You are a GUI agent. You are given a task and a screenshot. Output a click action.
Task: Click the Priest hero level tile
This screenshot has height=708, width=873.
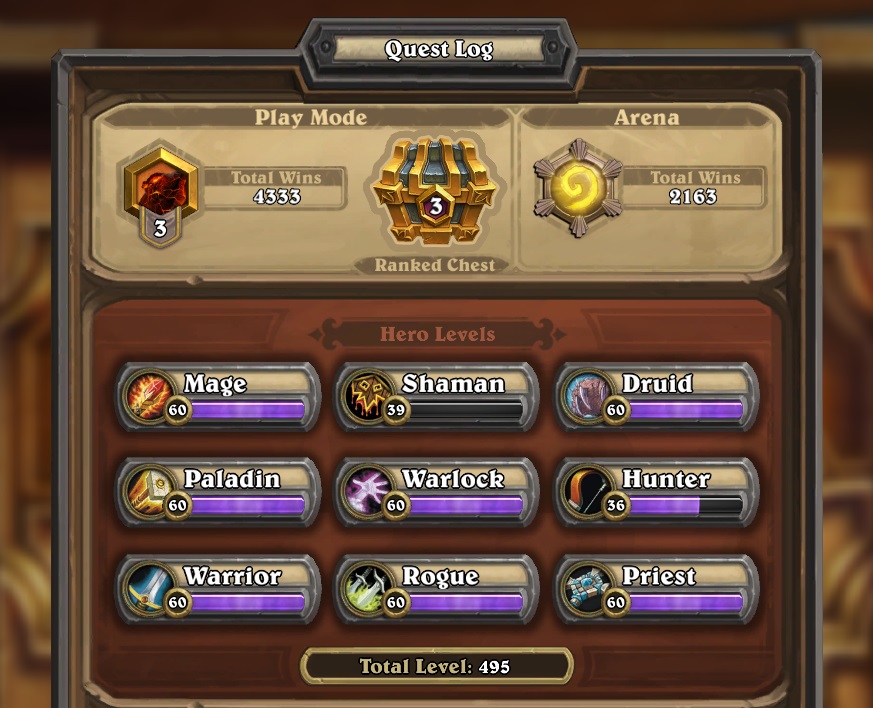[657, 589]
